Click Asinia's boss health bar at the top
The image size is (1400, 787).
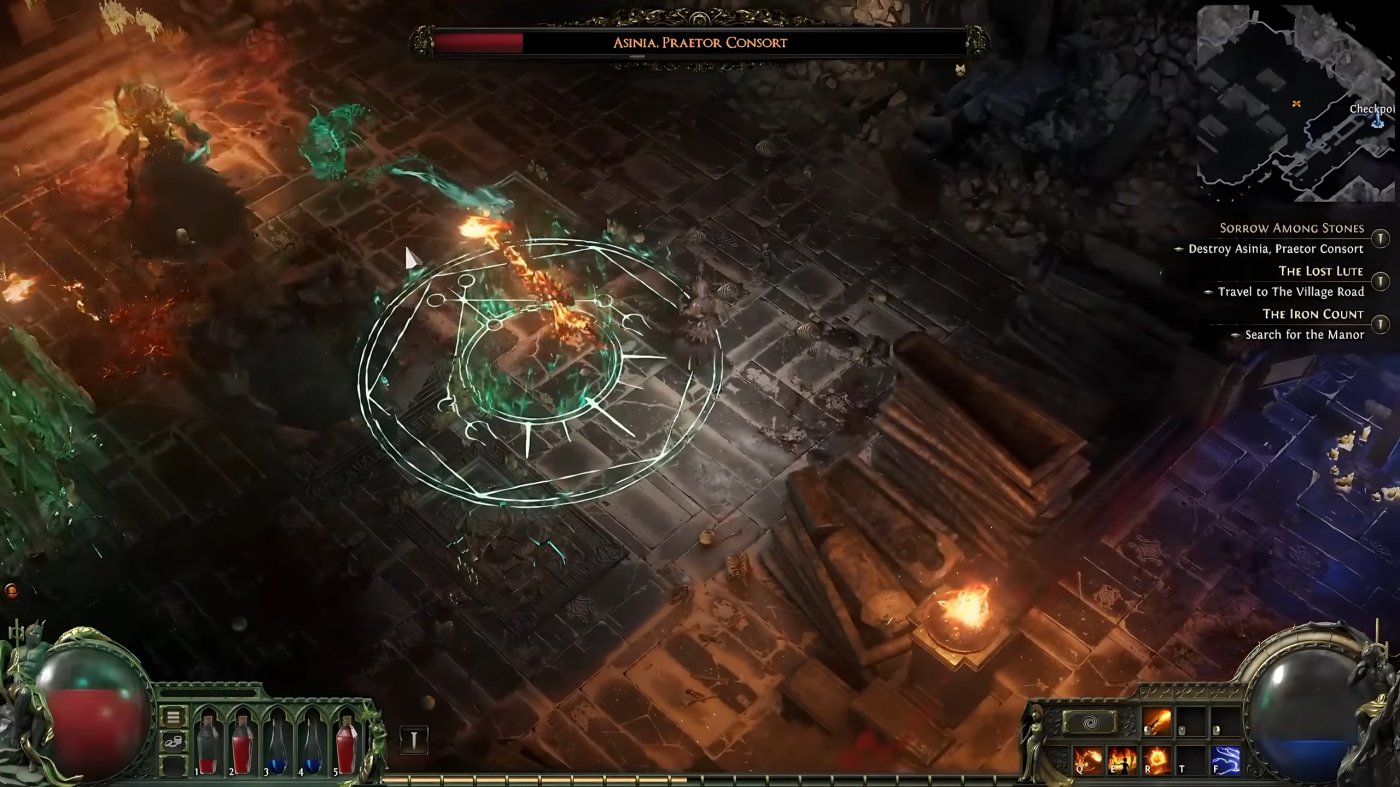click(700, 42)
